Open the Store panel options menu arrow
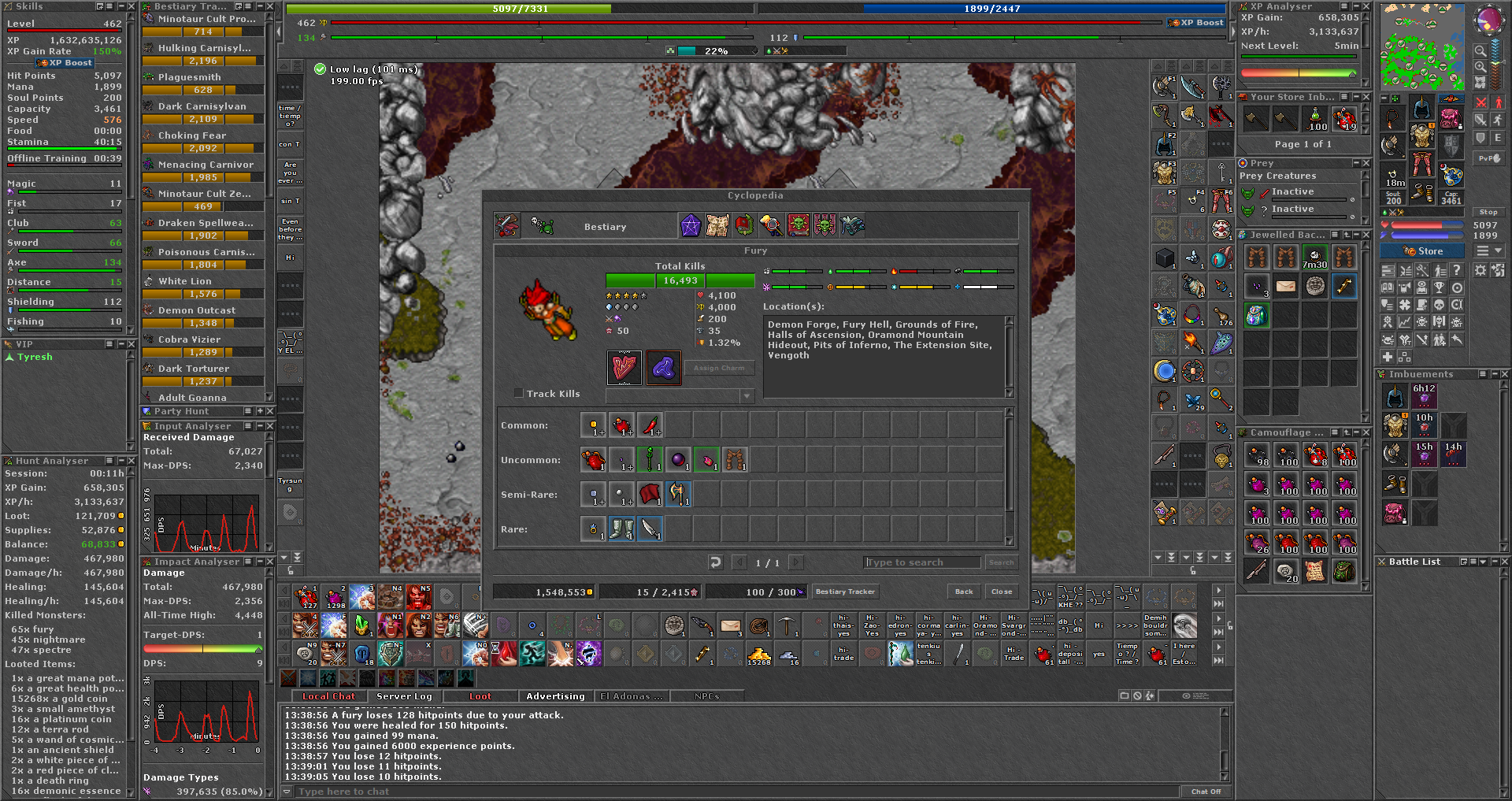The image size is (1512, 801). [x=1499, y=250]
